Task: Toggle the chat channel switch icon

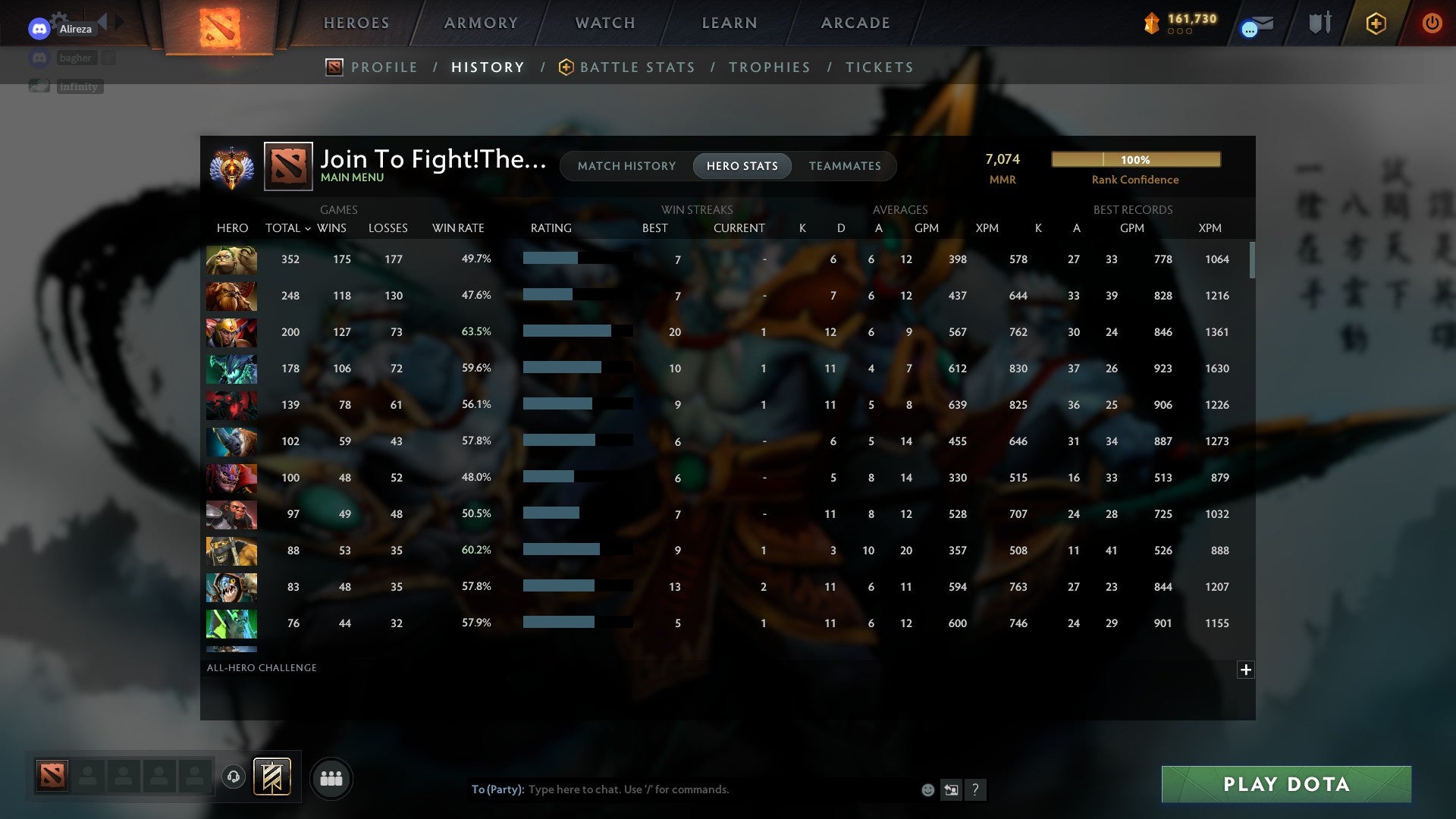Action: point(952,789)
